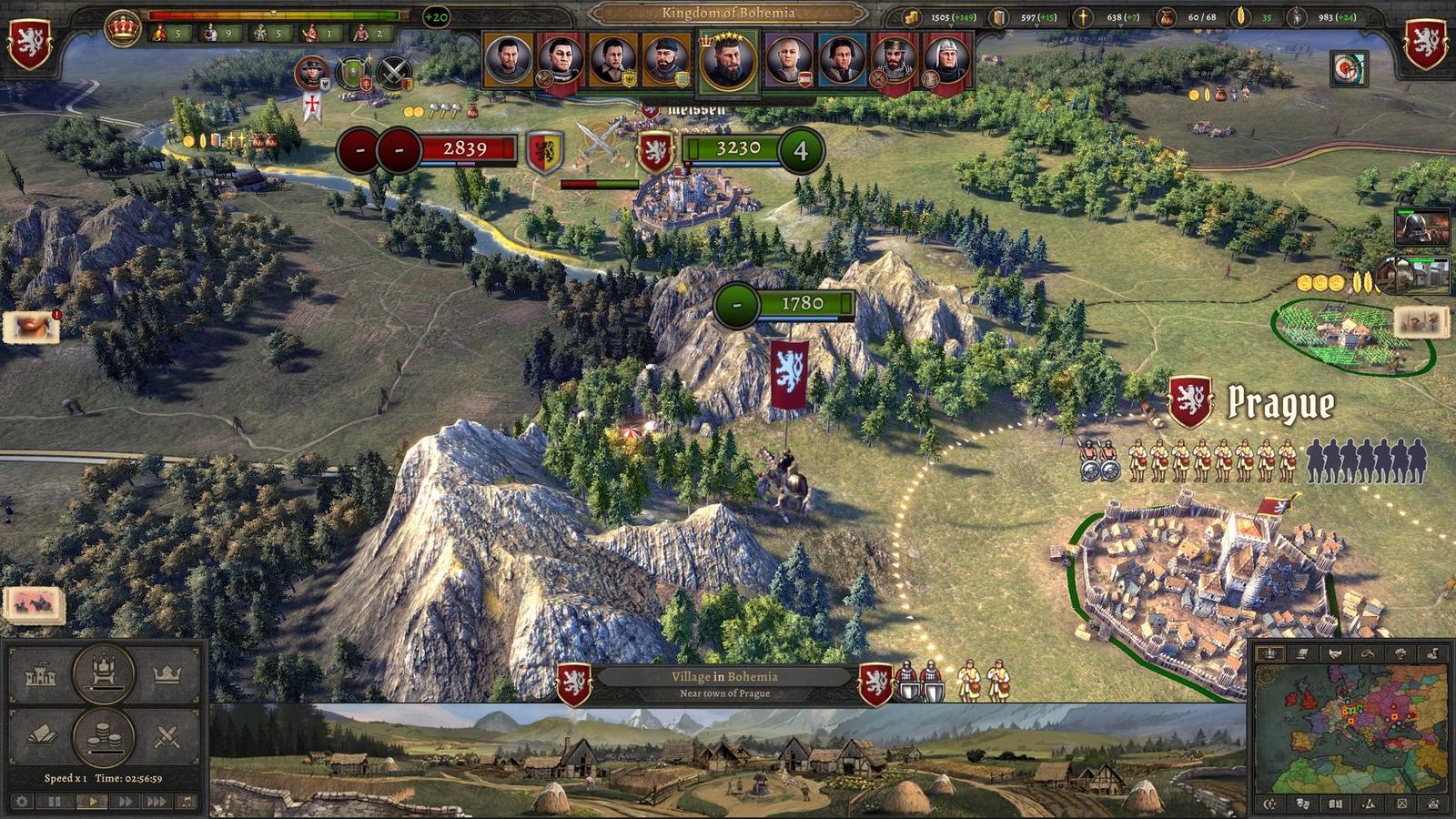Set game speed to triple fast-forward
1456x819 pixels.
(x=157, y=802)
